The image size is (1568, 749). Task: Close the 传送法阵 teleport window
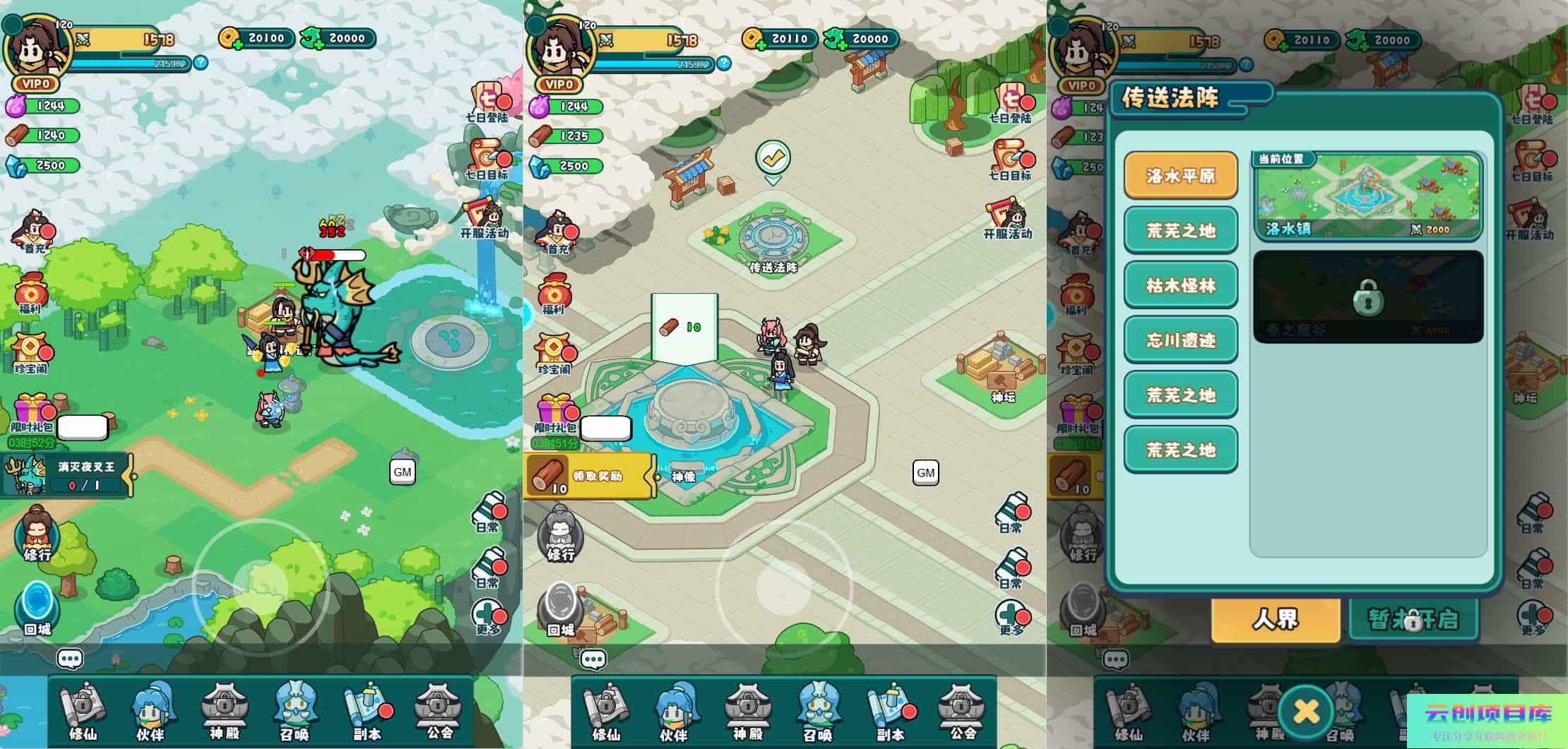pyautogui.click(x=1305, y=711)
